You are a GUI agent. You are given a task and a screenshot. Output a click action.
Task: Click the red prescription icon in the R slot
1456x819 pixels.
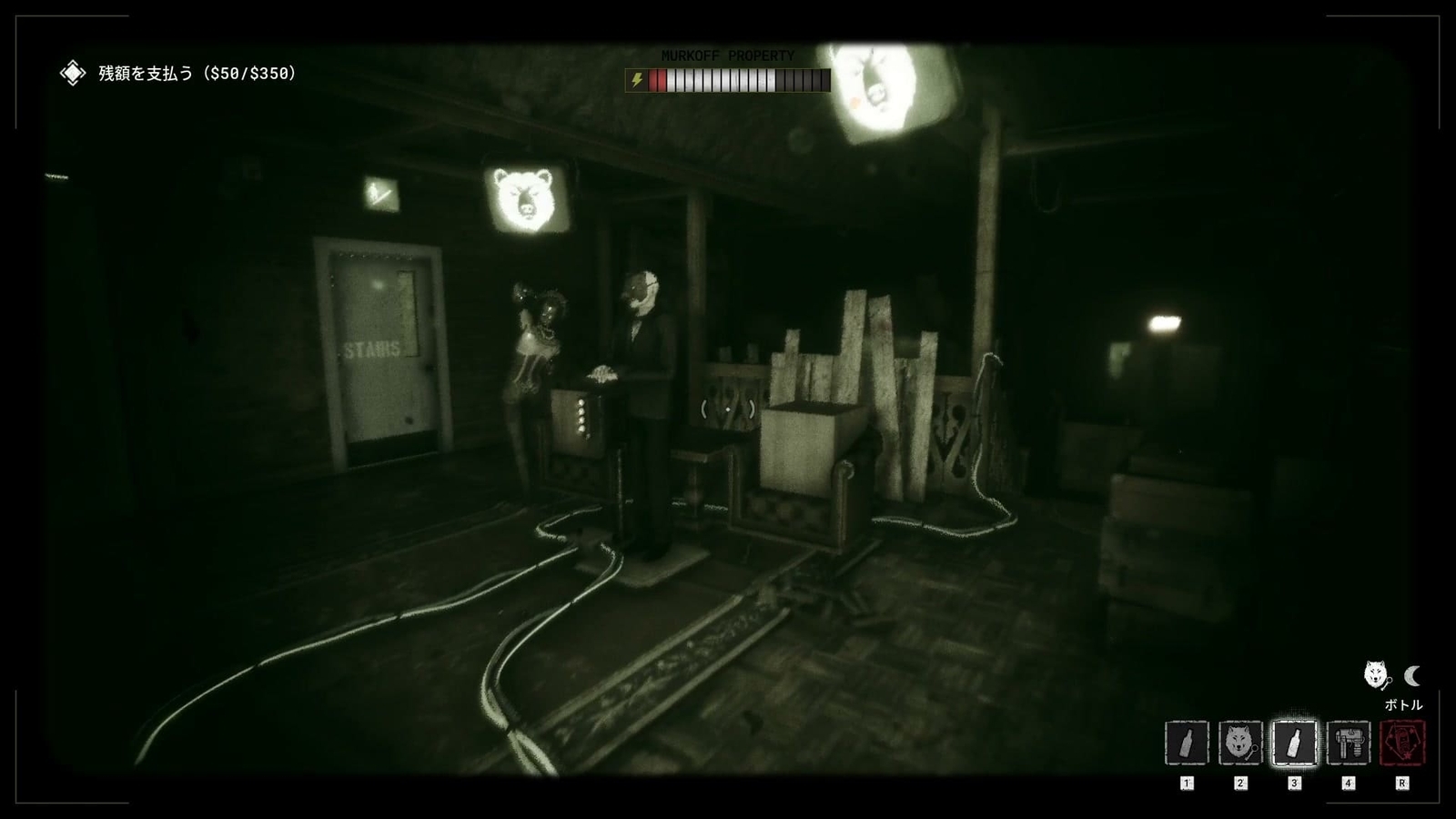[1402, 742]
